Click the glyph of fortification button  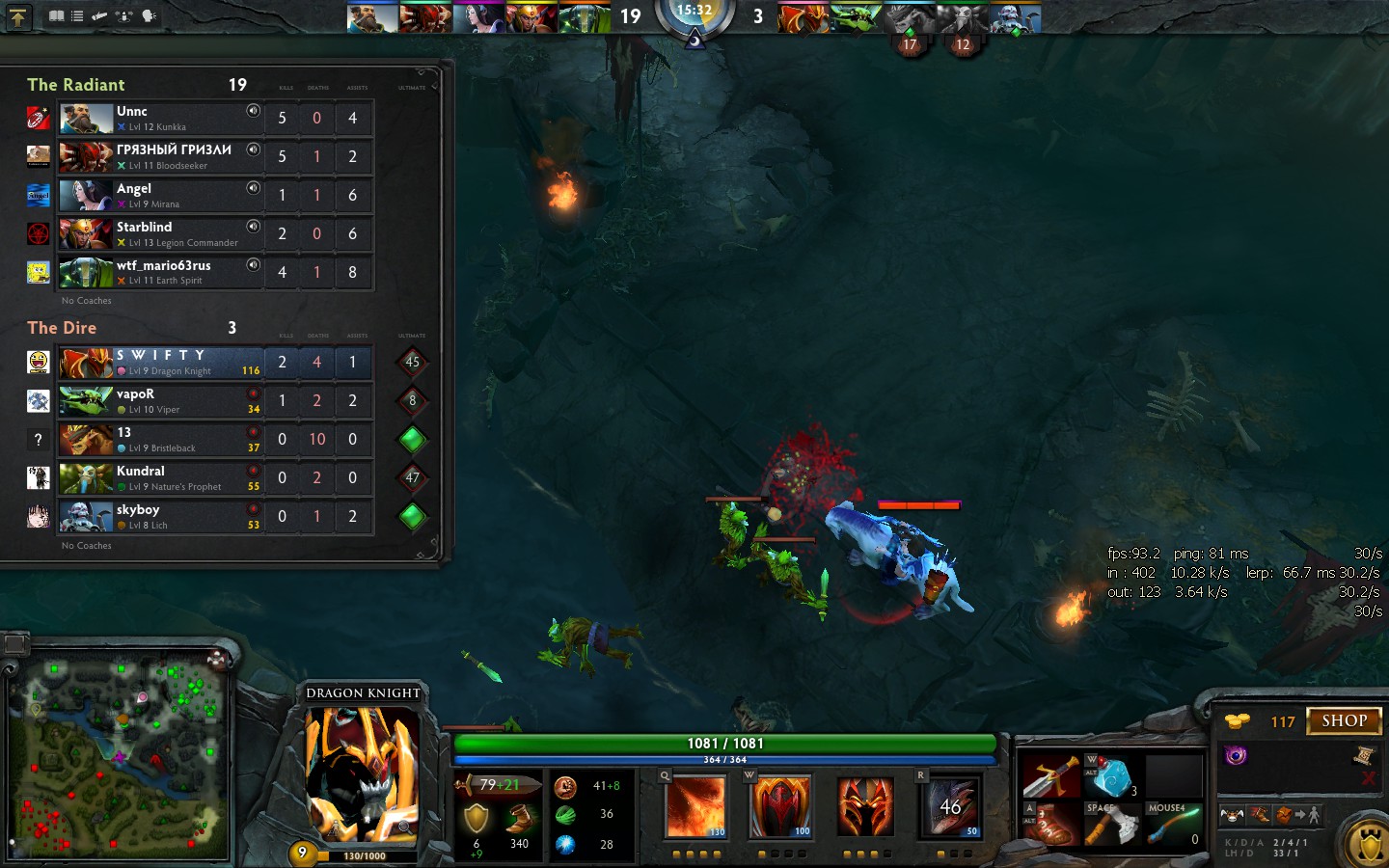pos(1368,844)
